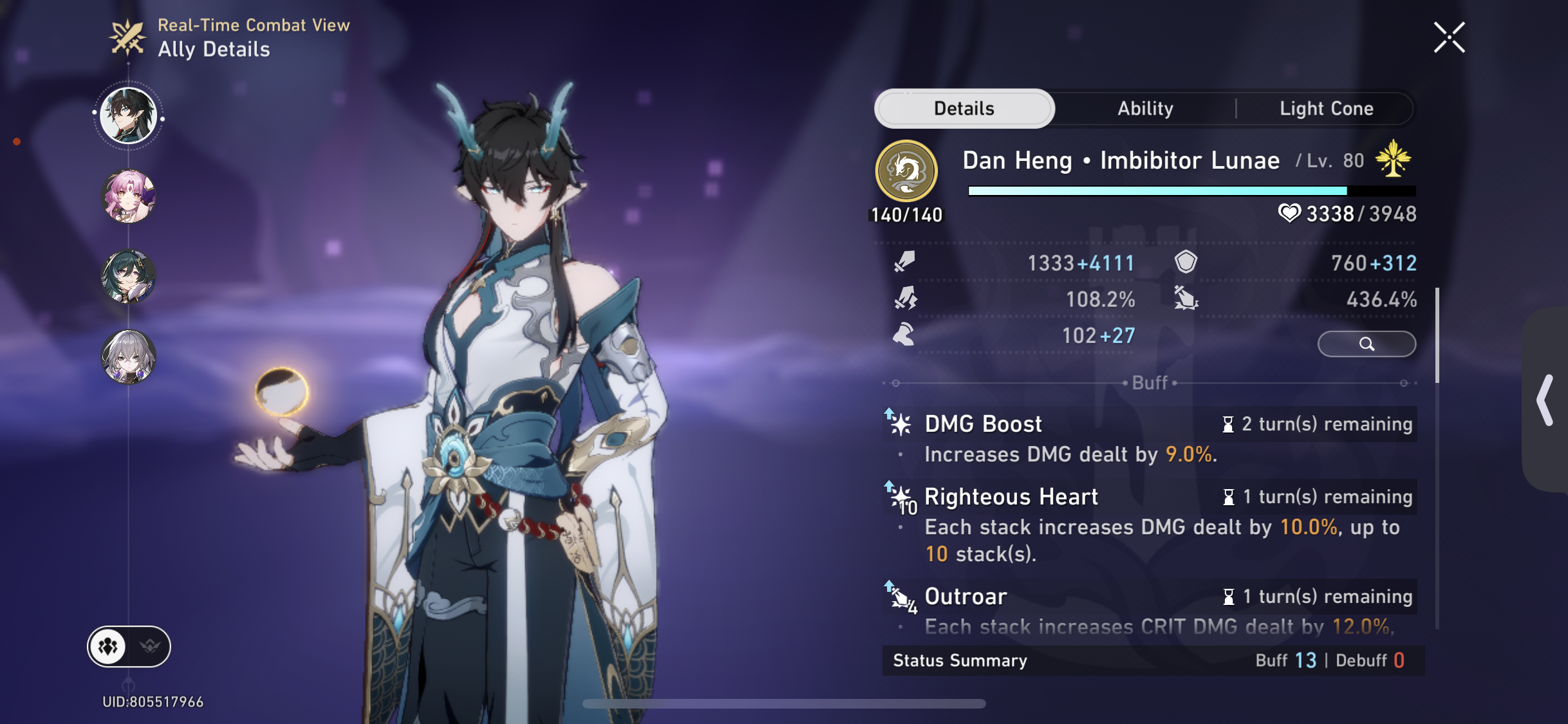The image size is (1568, 724).
Task: Click the Outroar buff icon with x4 stacks
Action: click(x=901, y=597)
